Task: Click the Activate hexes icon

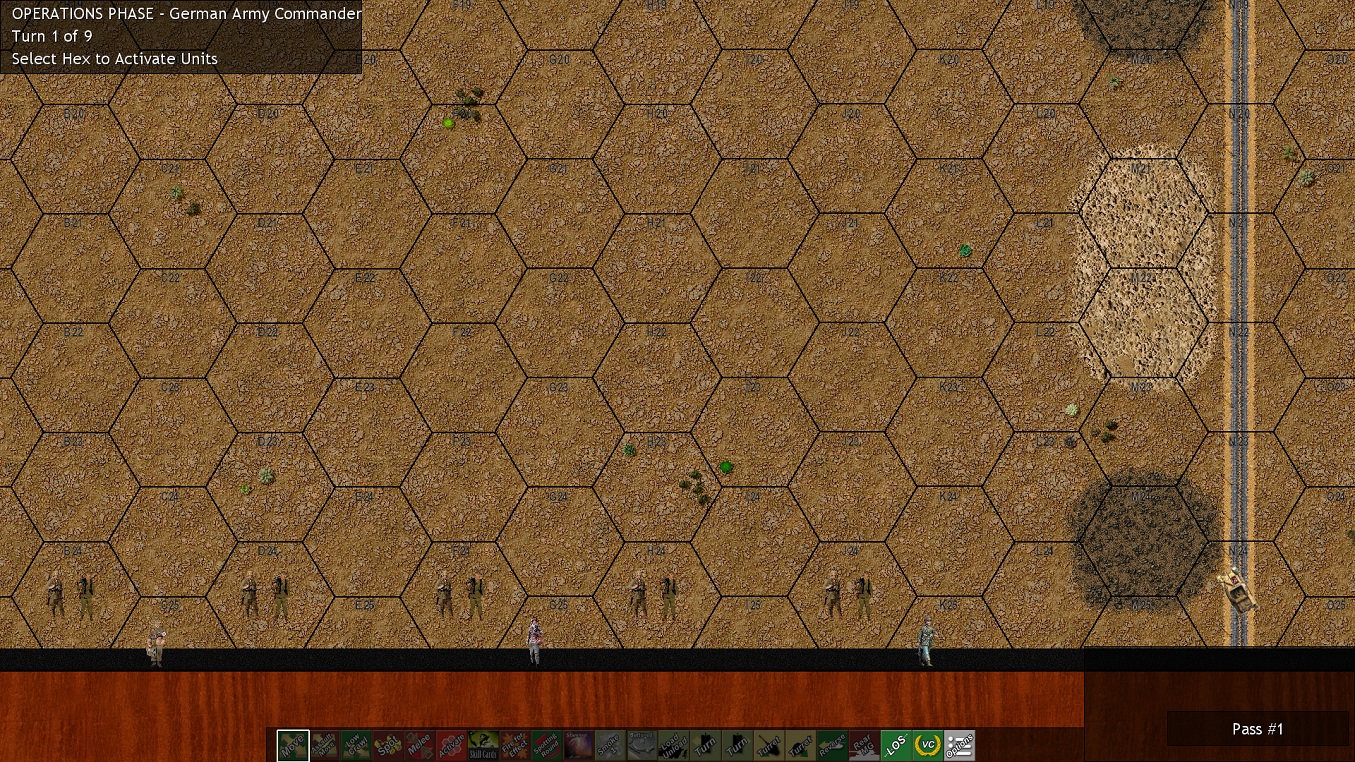Action: coord(453,746)
